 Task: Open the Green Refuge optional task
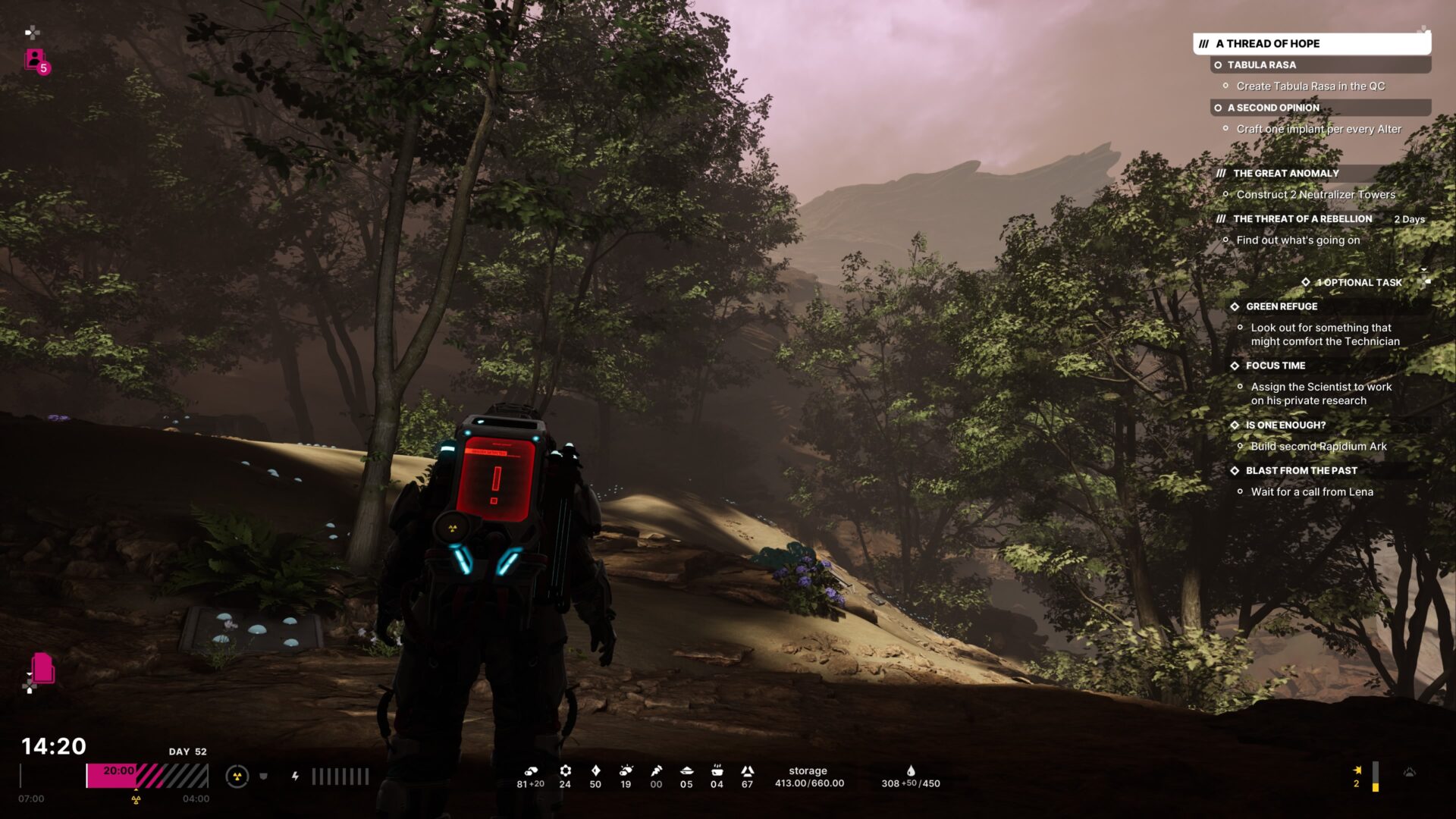pyautogui.click(x=1282, y=307)
